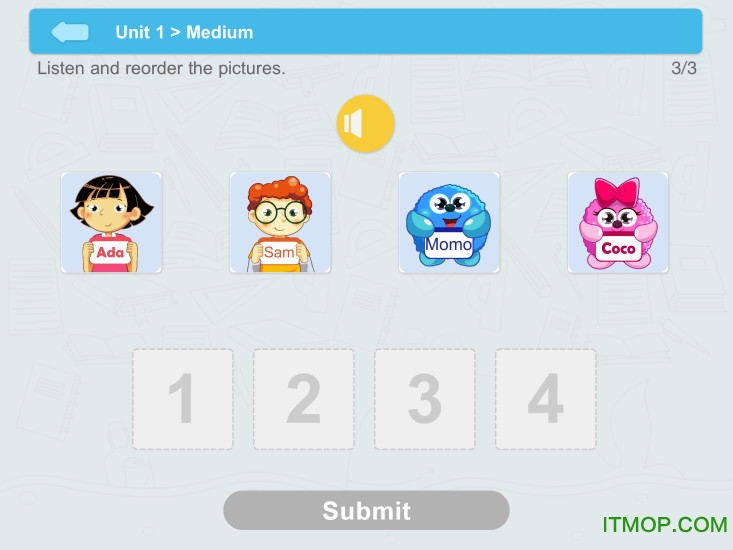This screenshot has width=733, height=550.
Task: Select the pink Coco monster card
Action: (x=618, y=222)
